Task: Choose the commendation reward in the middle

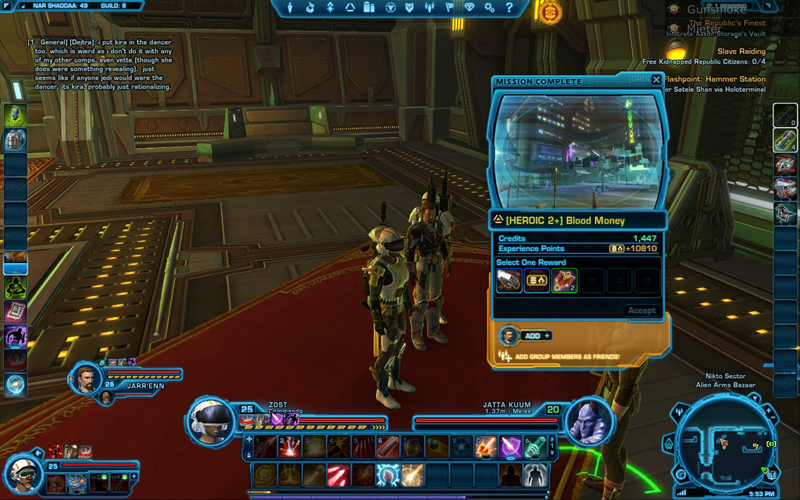Action: coord(537,282)
